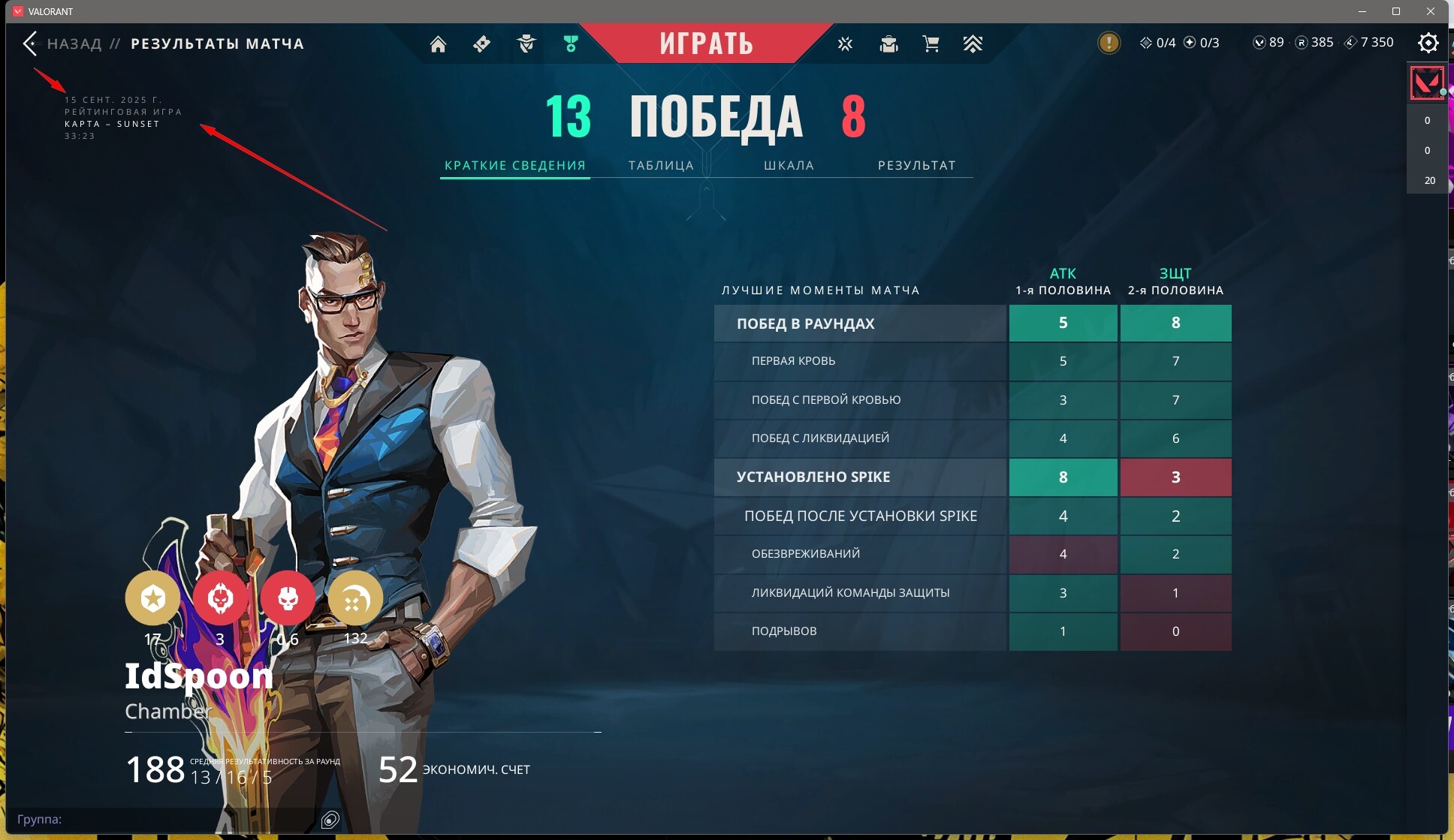The height and width of the screenshot is (840, 1454).
Task: Open the triple-chevron icon beside the cart
Action: [973, 44]
